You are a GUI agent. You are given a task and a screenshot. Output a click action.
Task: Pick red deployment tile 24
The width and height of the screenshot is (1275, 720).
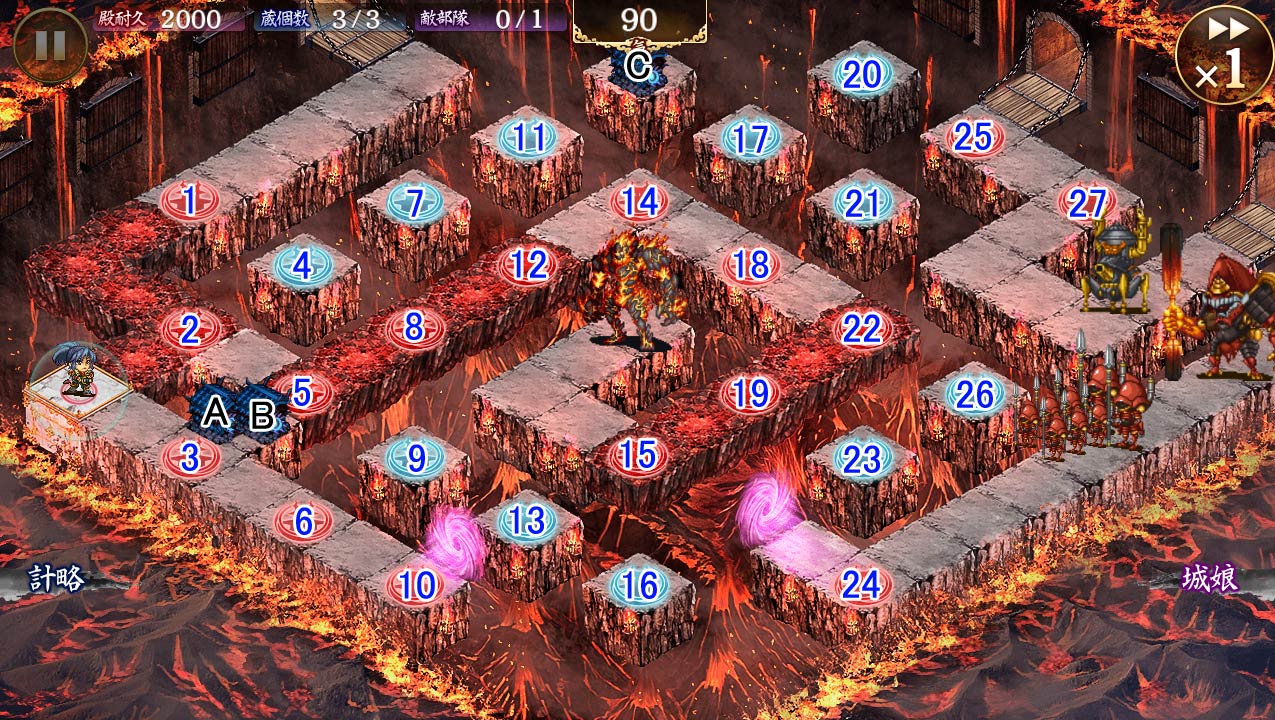[861, 584]
